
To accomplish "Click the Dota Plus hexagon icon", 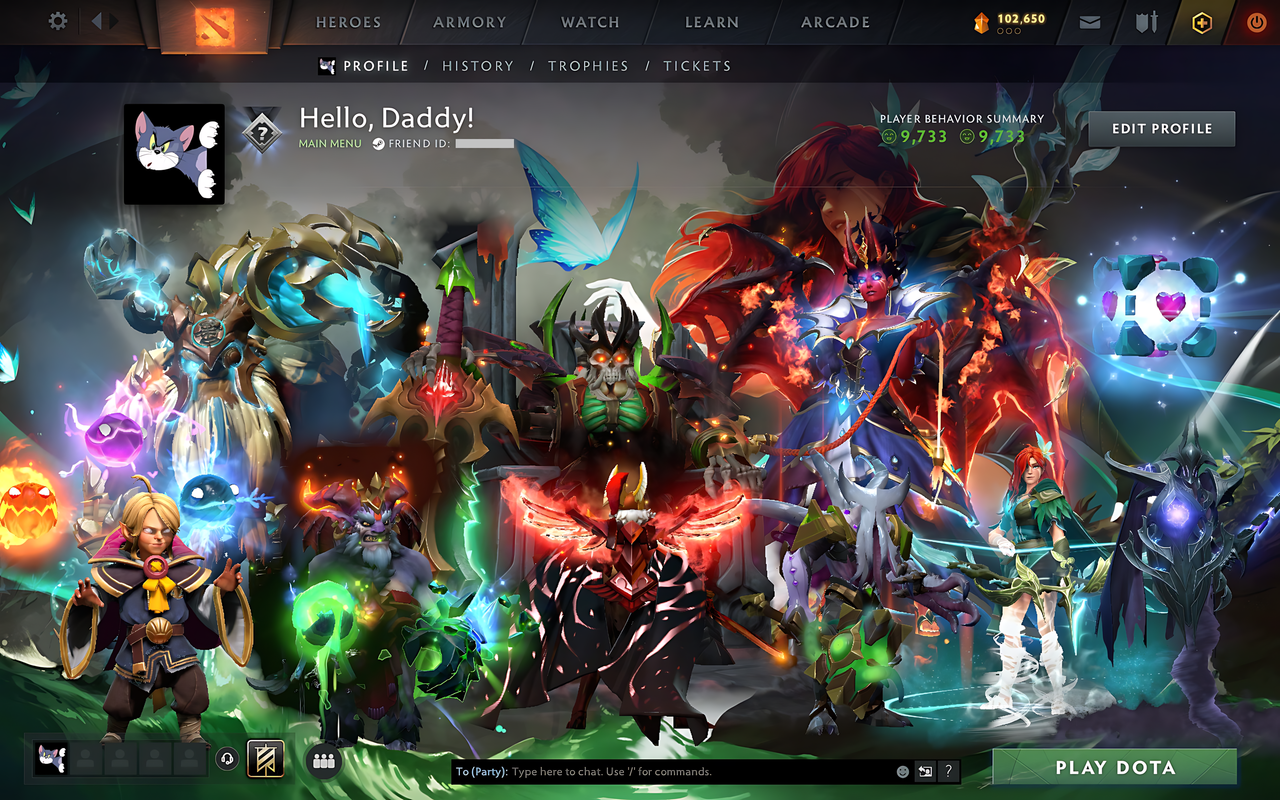I will point(1200,20).
